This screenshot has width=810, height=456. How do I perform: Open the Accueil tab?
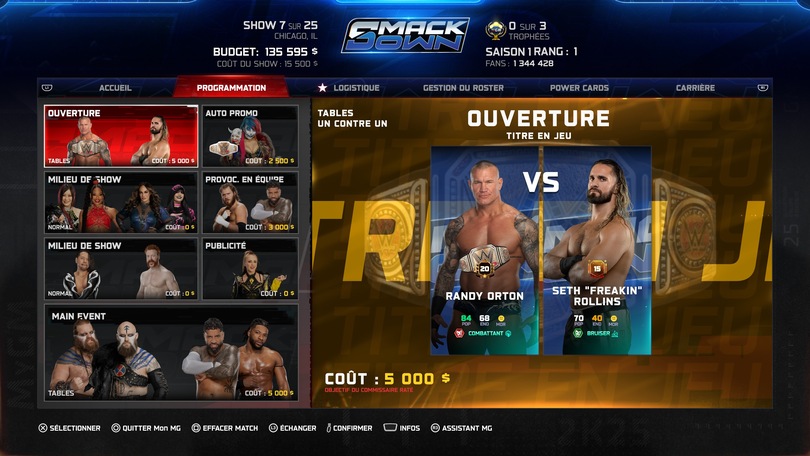pos(115,88)
